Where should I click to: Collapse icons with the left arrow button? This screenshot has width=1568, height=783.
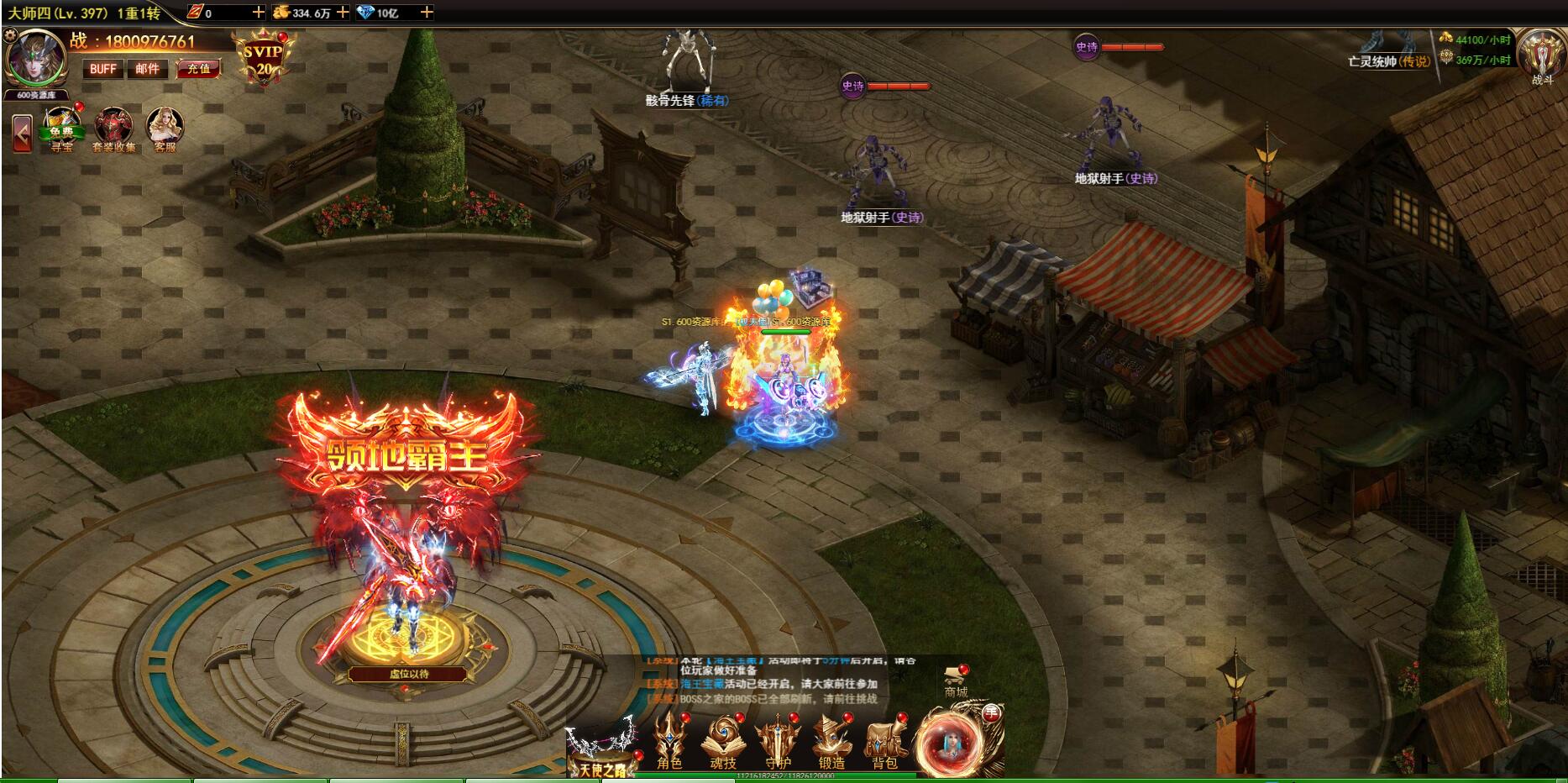tap(22, 134)
